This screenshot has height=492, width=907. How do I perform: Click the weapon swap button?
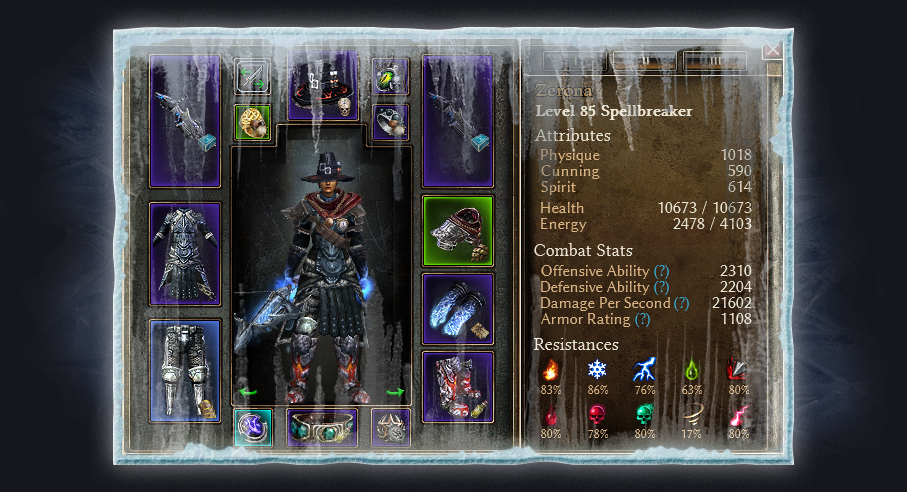click(x=252, y=76)
